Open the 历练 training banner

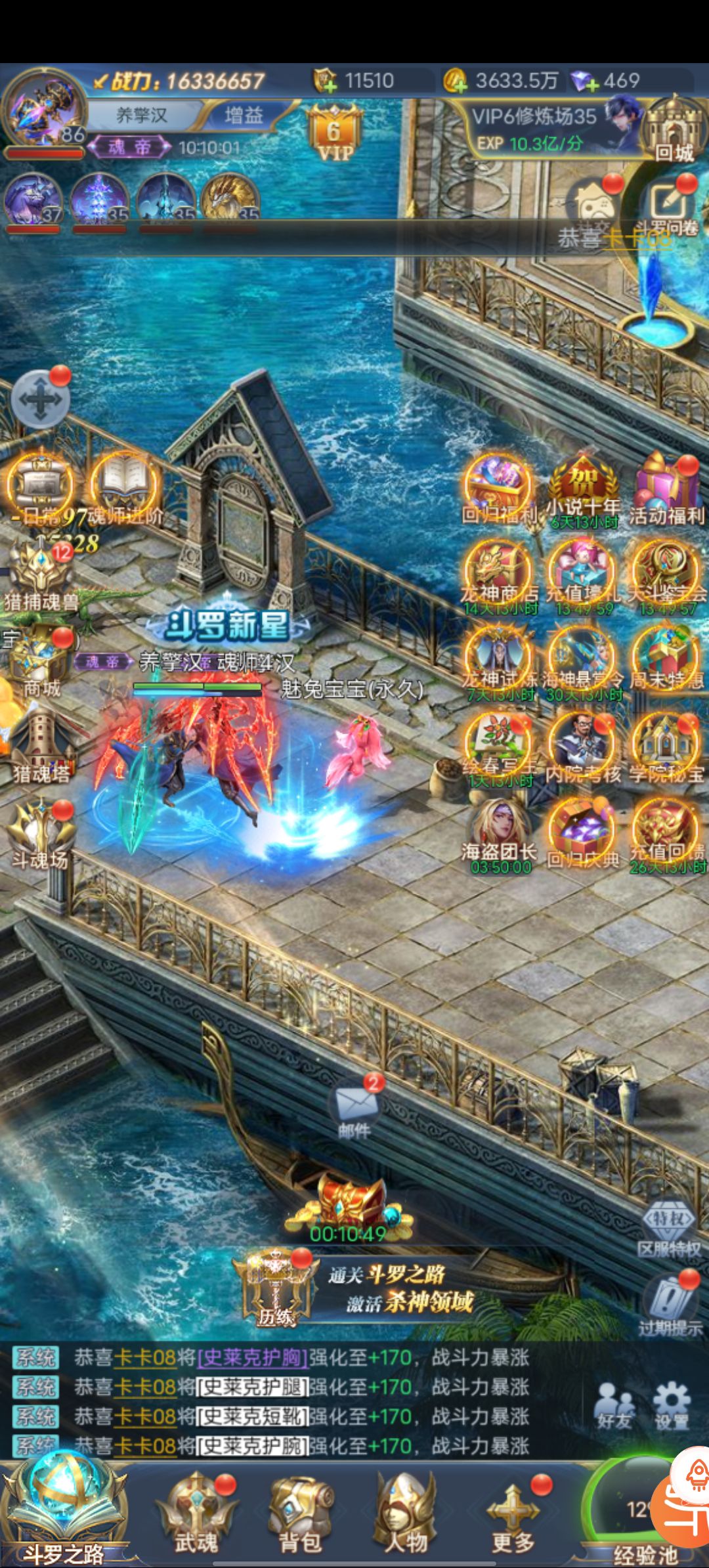276,1288
